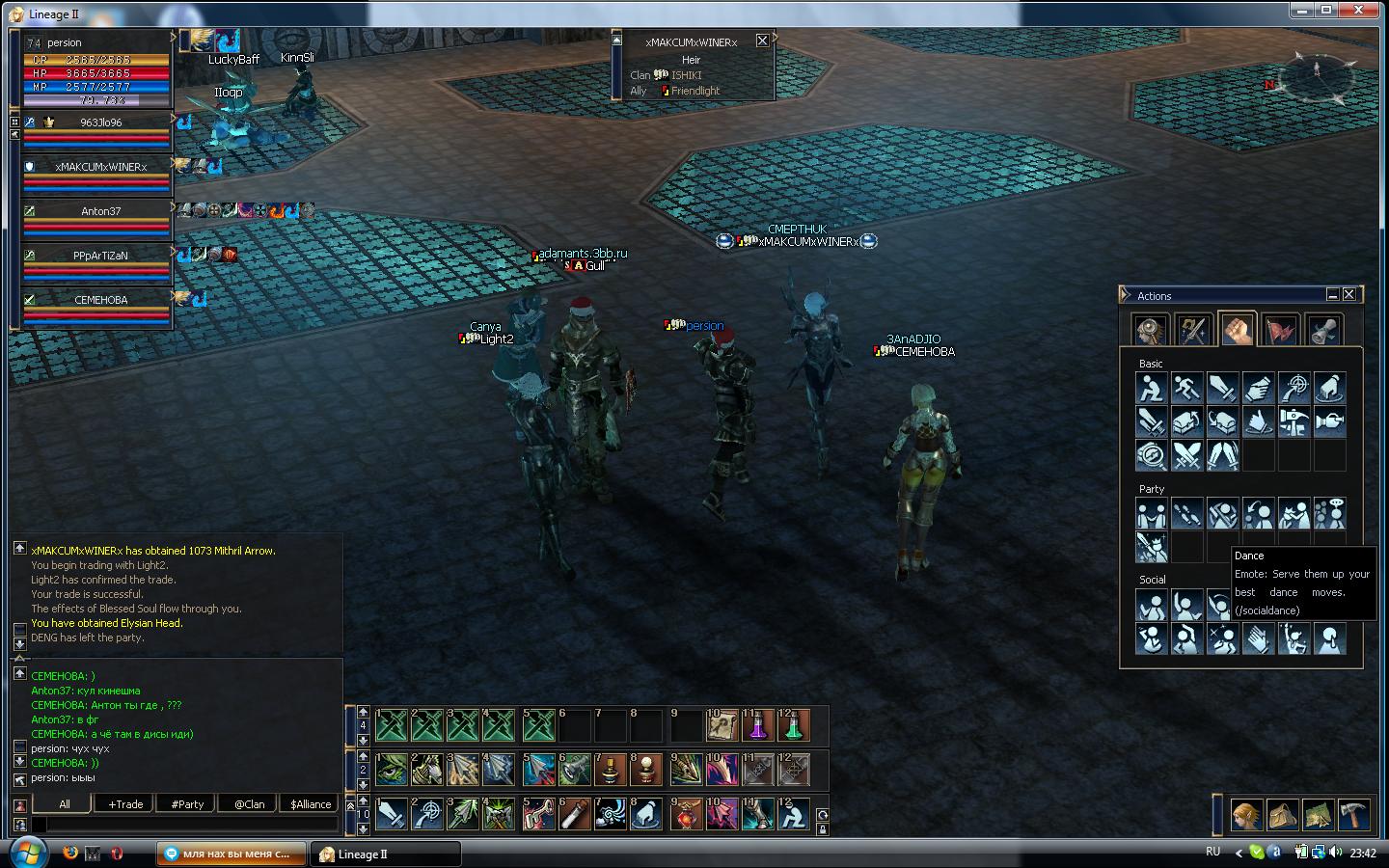
Task: Open the #Party chat tab
Action: coord(187,804)
